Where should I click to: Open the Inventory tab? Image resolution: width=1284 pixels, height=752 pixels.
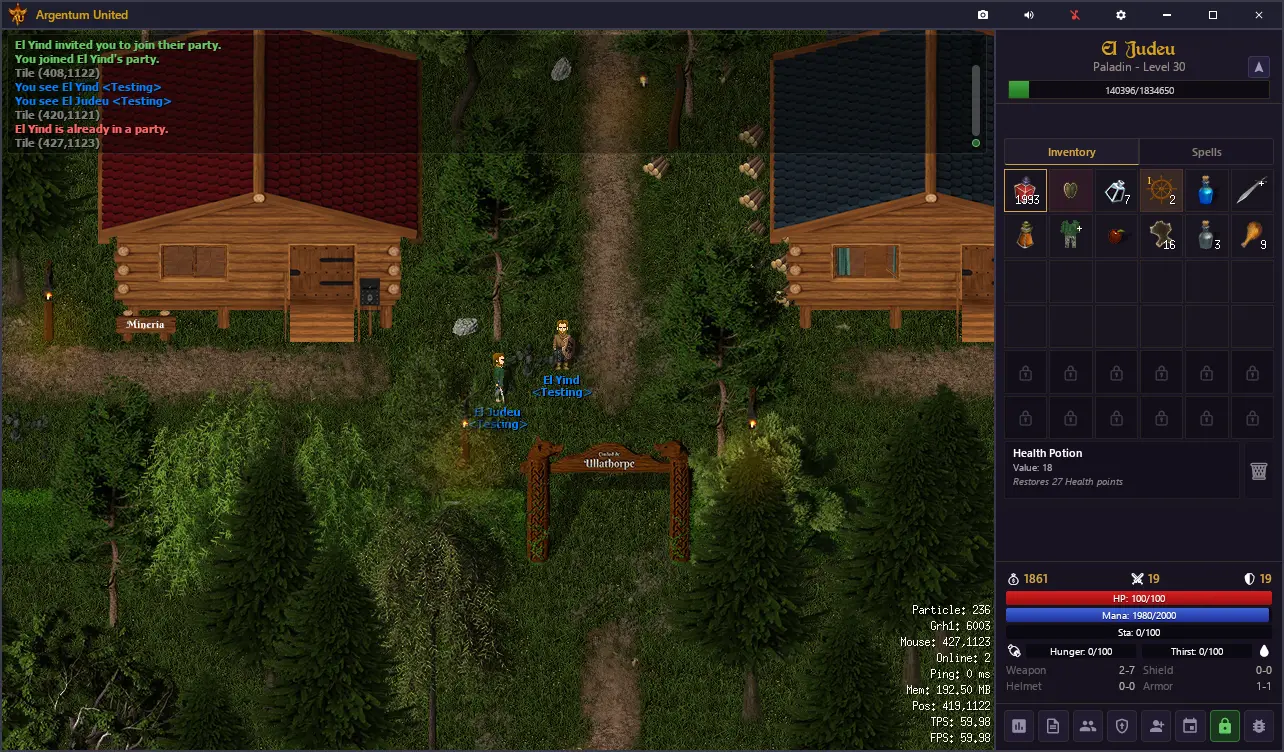point(1071,152)
